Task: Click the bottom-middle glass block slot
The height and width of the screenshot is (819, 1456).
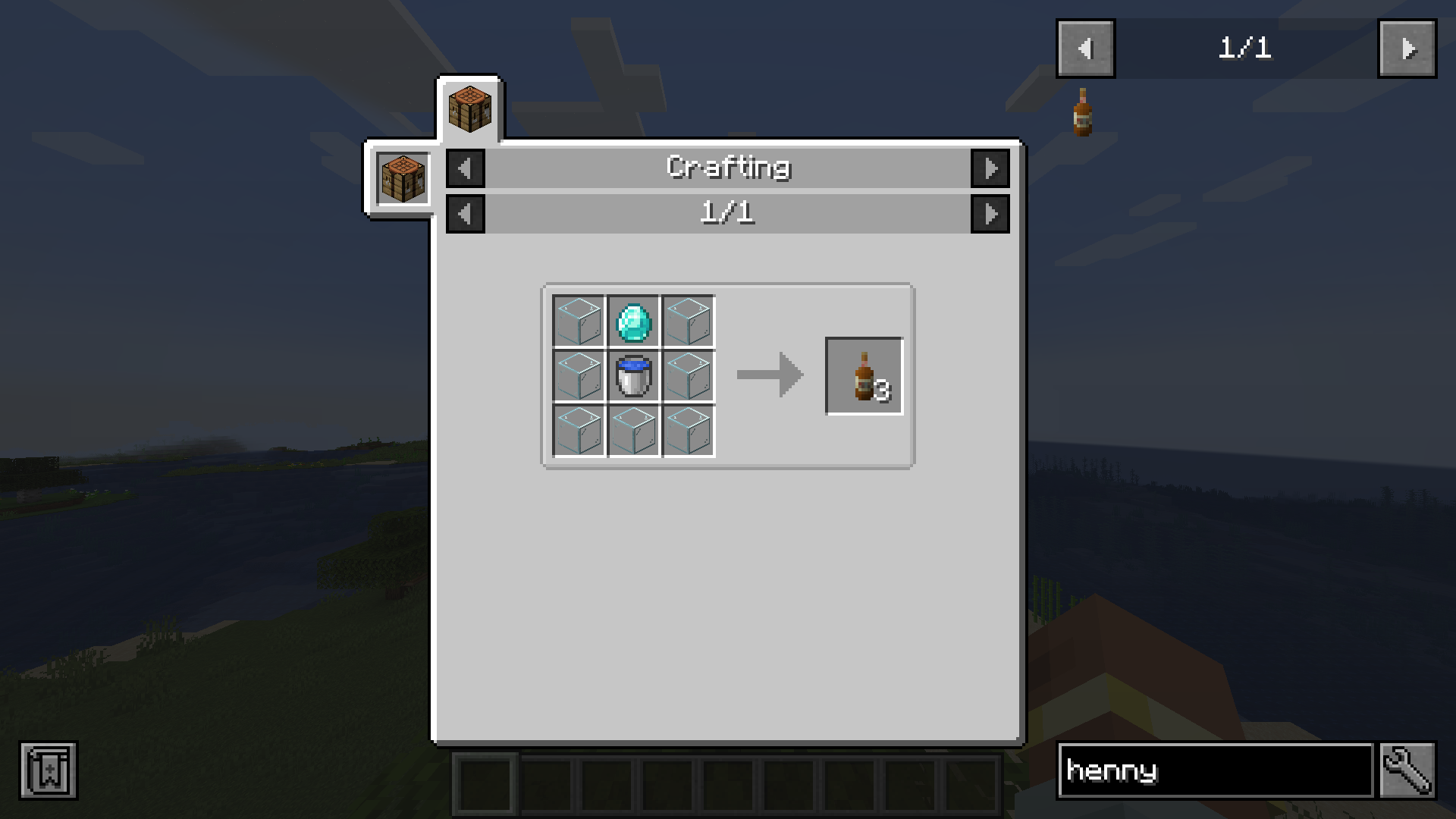Action: (634, 431)
